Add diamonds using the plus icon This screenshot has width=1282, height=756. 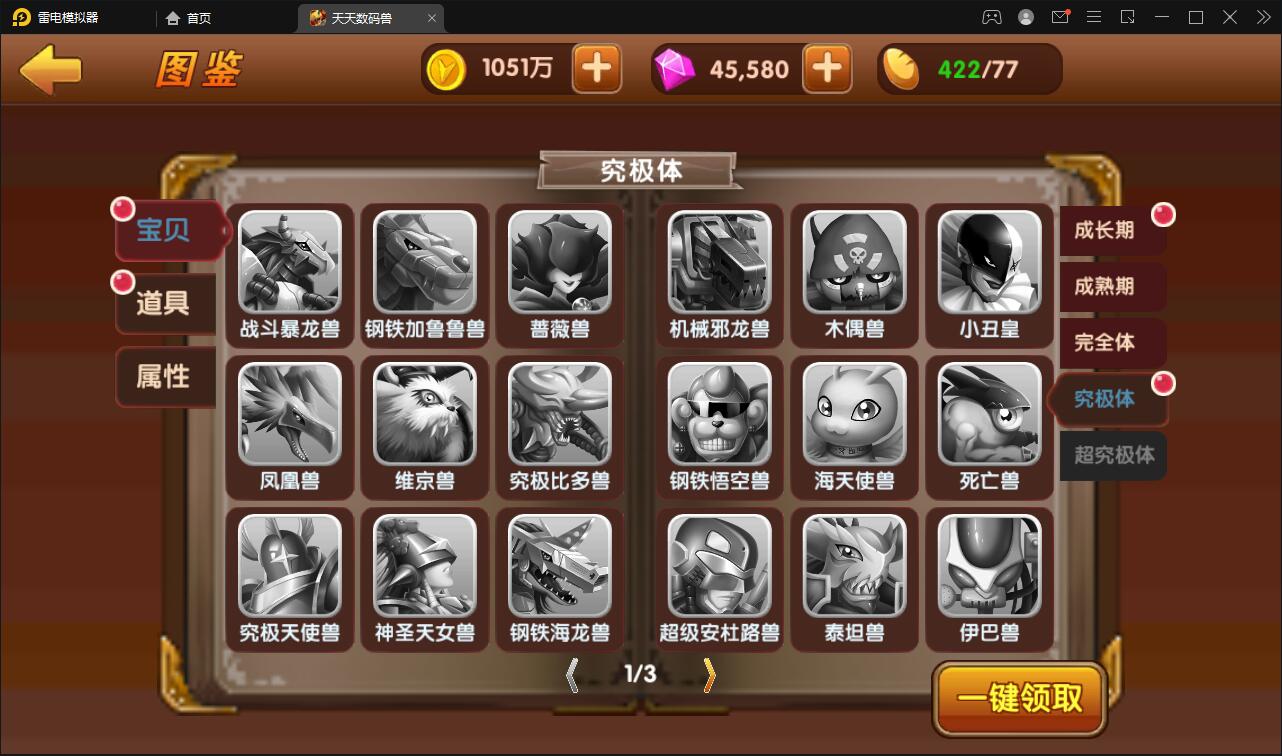click(x=827, y=68)
